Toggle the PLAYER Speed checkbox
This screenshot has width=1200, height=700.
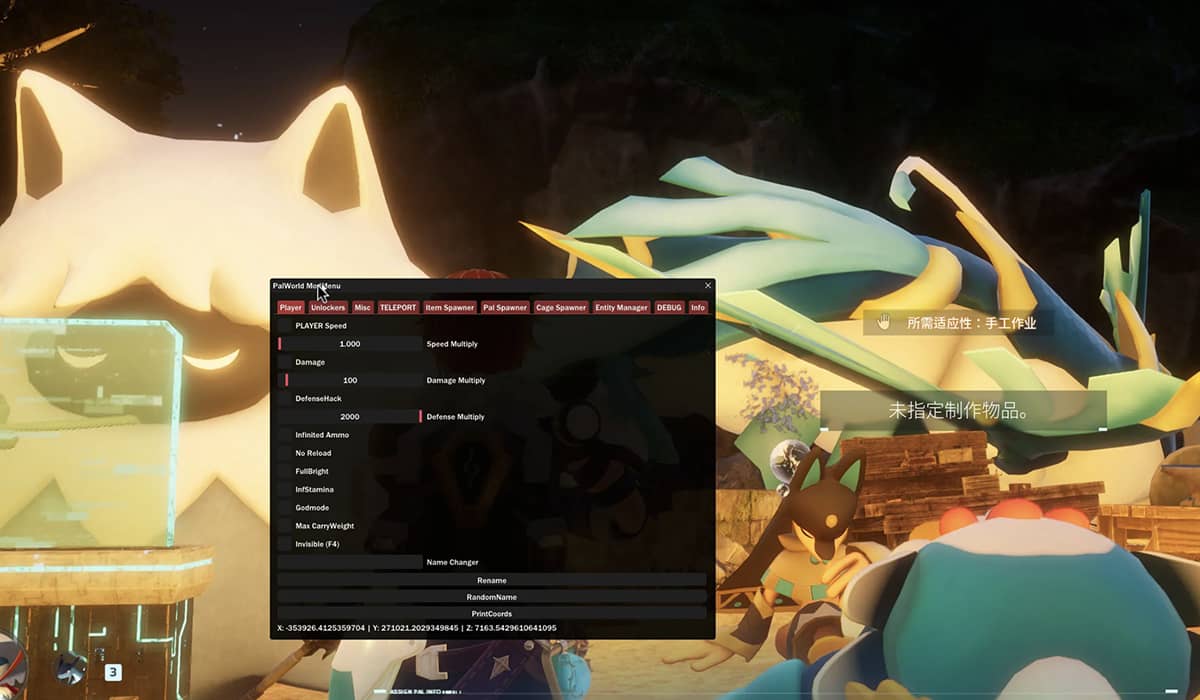[285, 326]
